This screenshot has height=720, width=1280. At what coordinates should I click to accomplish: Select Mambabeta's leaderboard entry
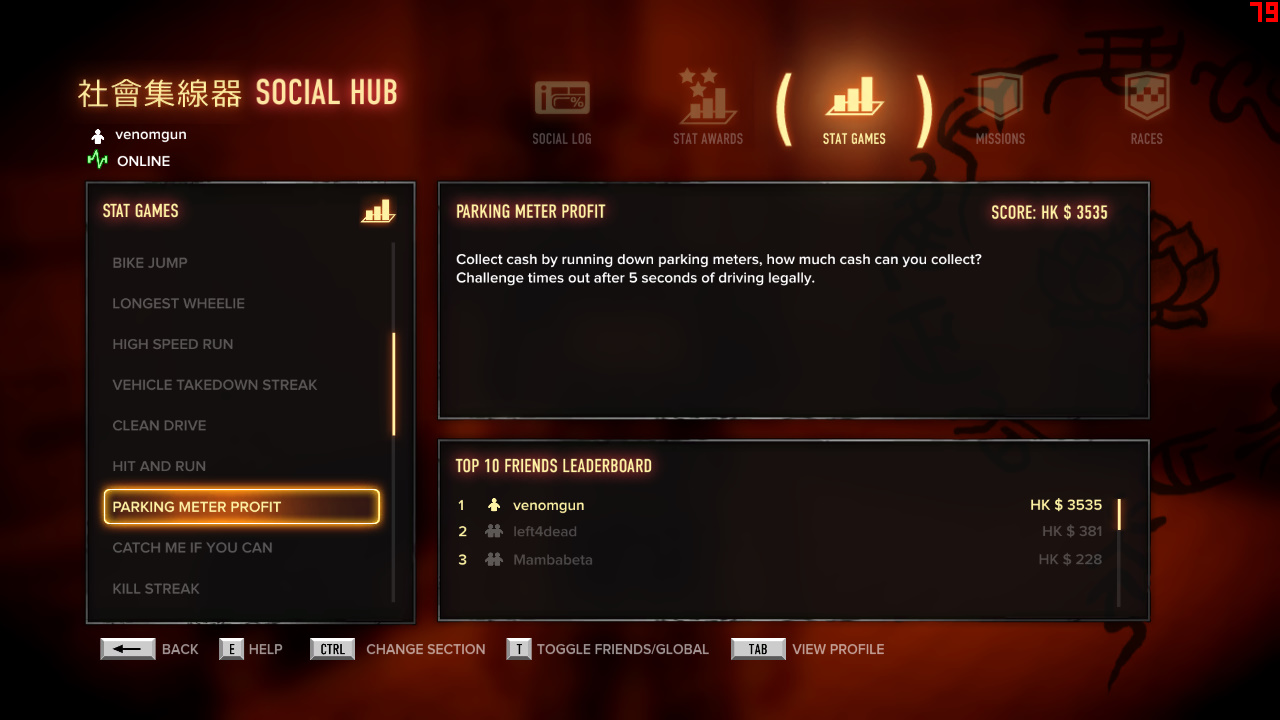coord(780,560)
